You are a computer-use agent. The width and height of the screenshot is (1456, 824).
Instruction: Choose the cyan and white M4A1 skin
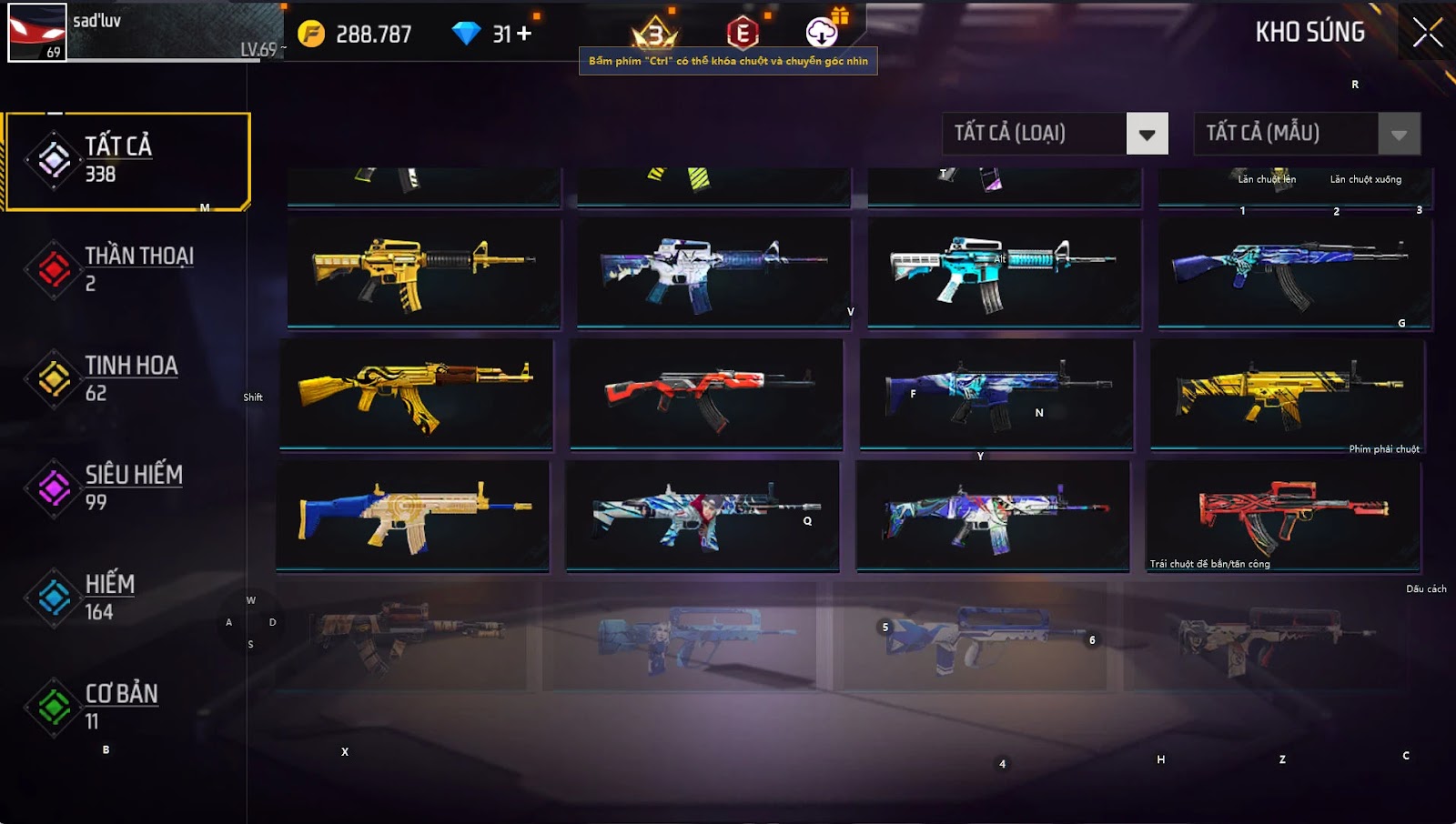1004,271
